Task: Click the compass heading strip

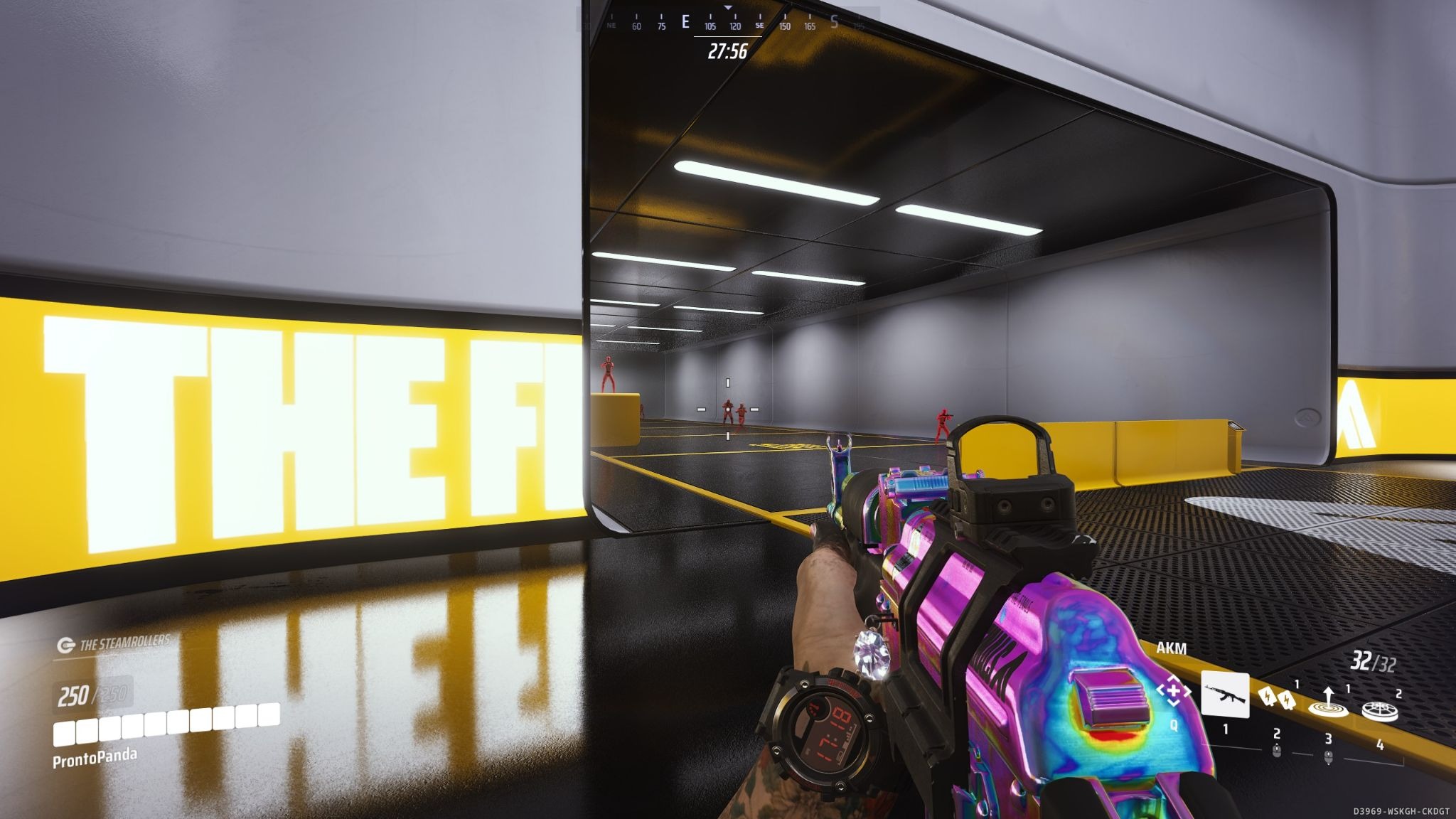Action: tap(728, 22)
